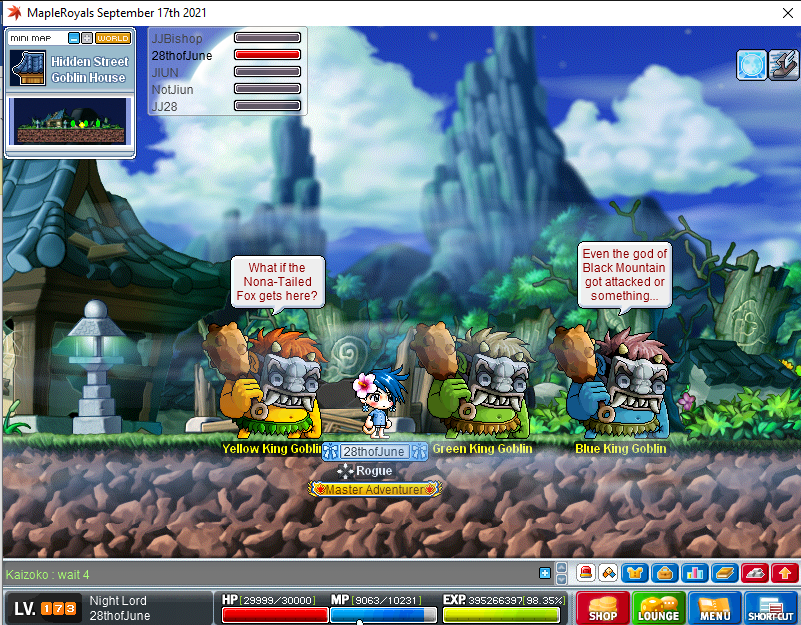Open the Shortcut button

click(x=770, y=608)
